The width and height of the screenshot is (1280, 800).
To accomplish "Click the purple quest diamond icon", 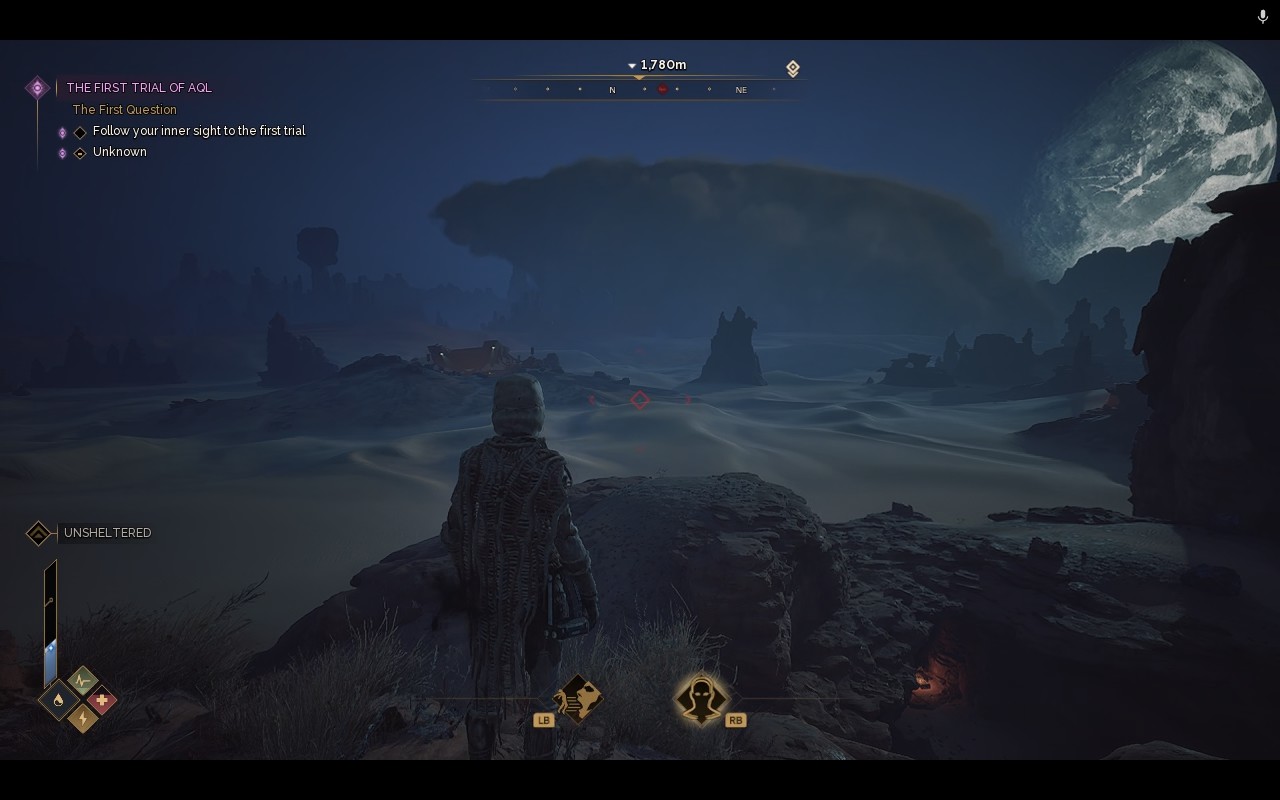I will pyautogui.click(x=37, y=88).
